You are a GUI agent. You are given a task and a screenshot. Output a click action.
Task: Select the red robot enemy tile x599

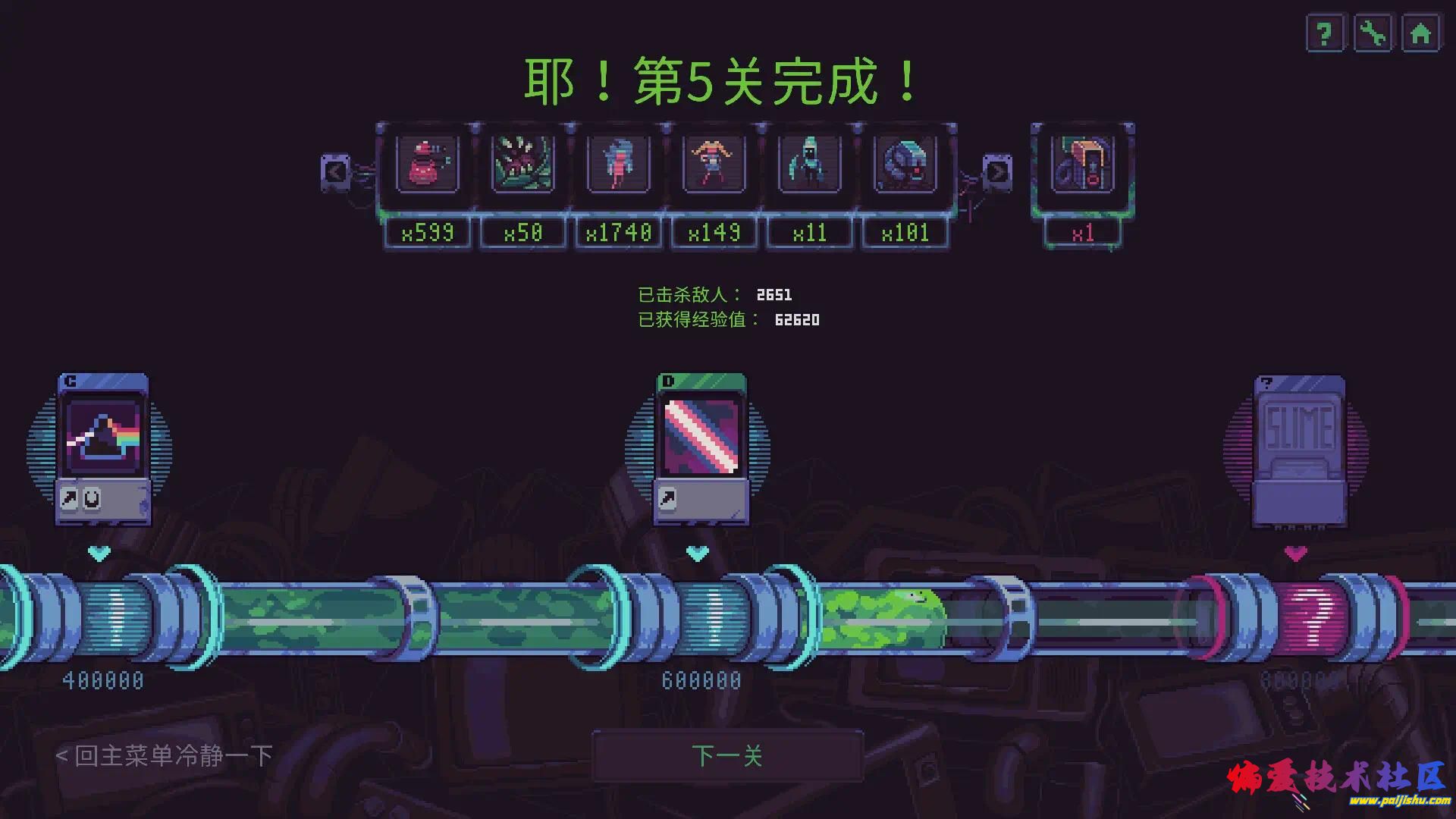point(428,164)
